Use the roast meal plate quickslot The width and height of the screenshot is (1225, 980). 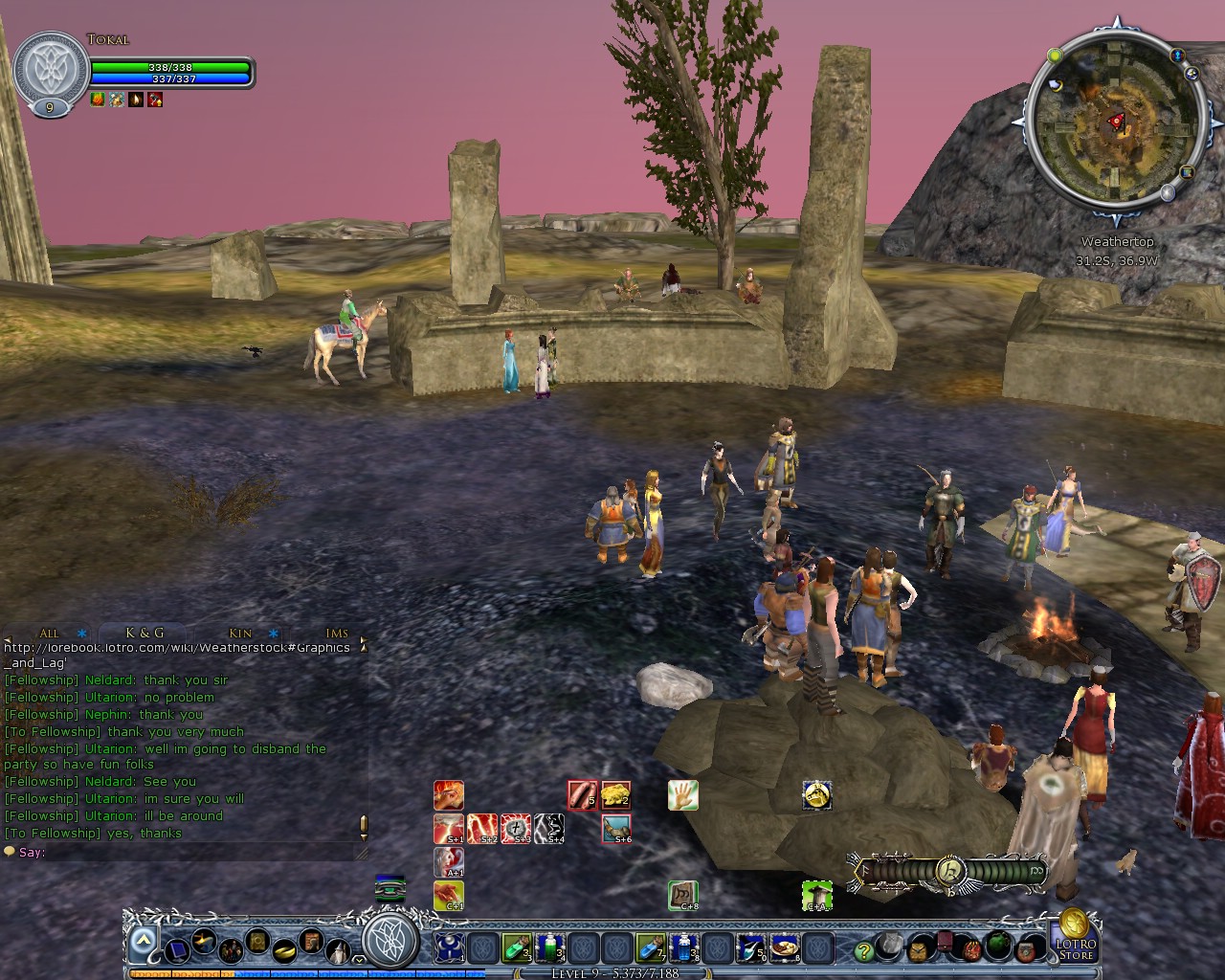(783, 947)
